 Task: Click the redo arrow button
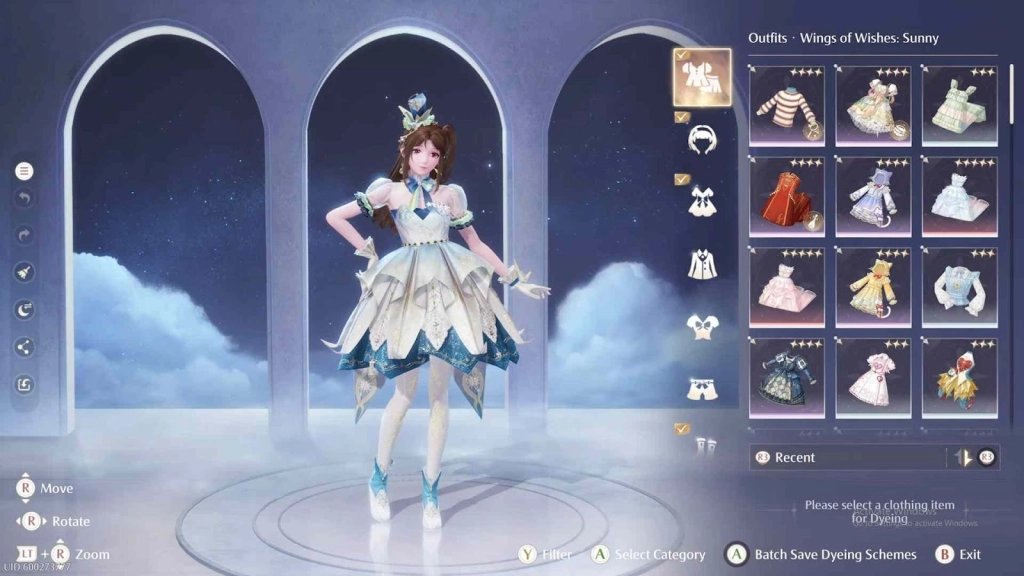coord(24,235)
